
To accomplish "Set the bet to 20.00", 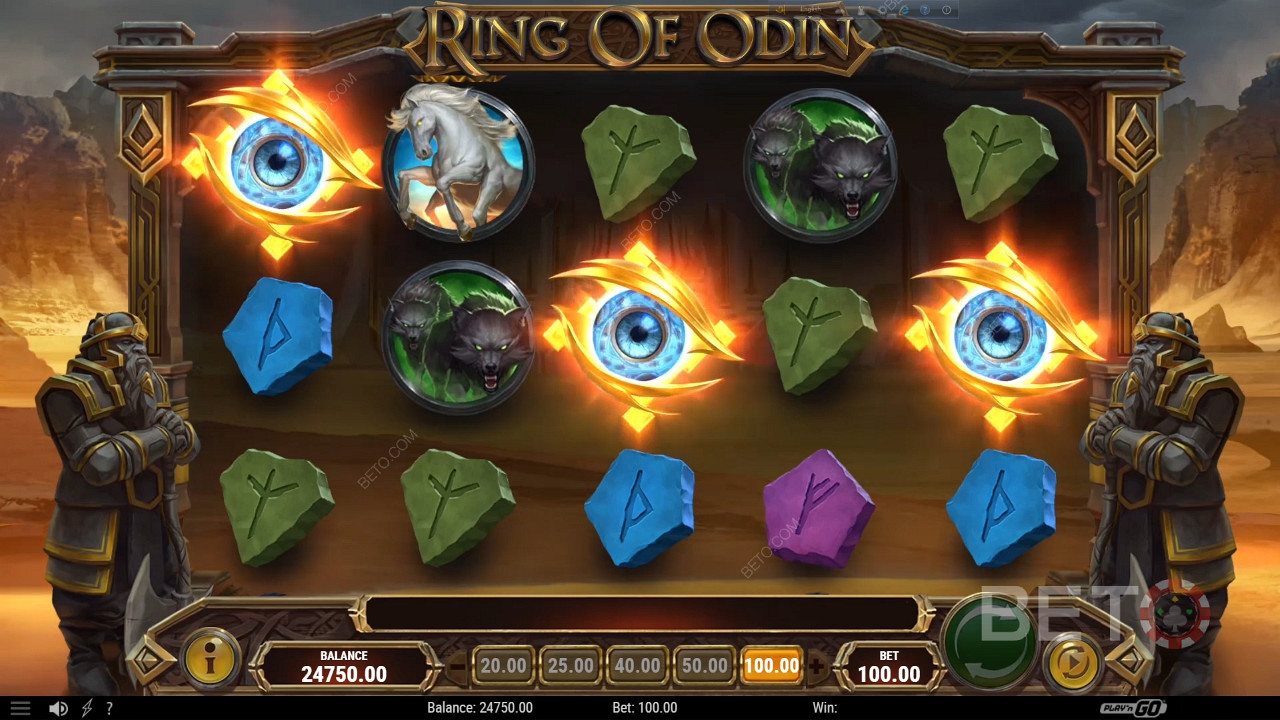I will pos(503,665).
